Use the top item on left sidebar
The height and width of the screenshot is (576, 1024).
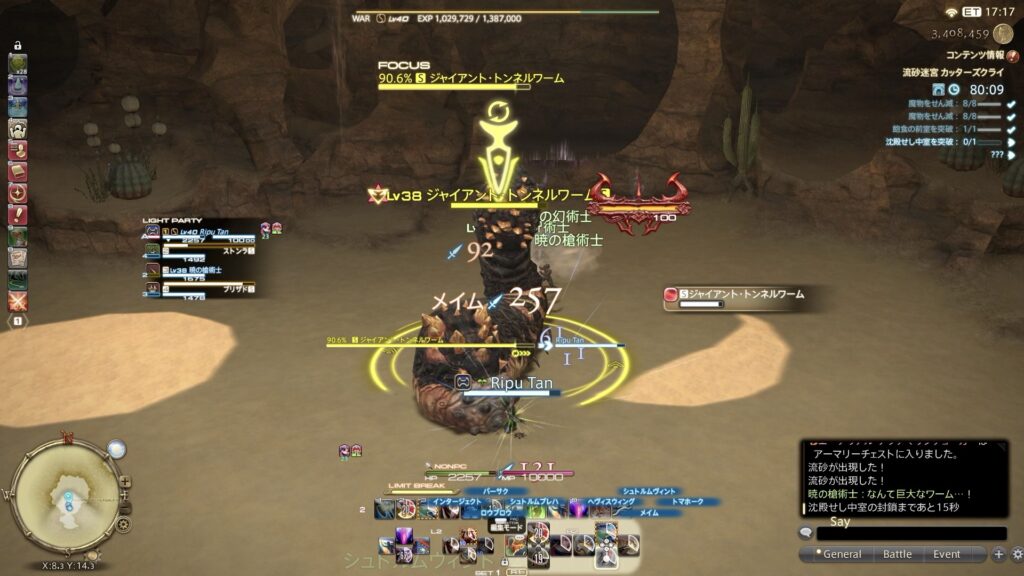point(18,64)
